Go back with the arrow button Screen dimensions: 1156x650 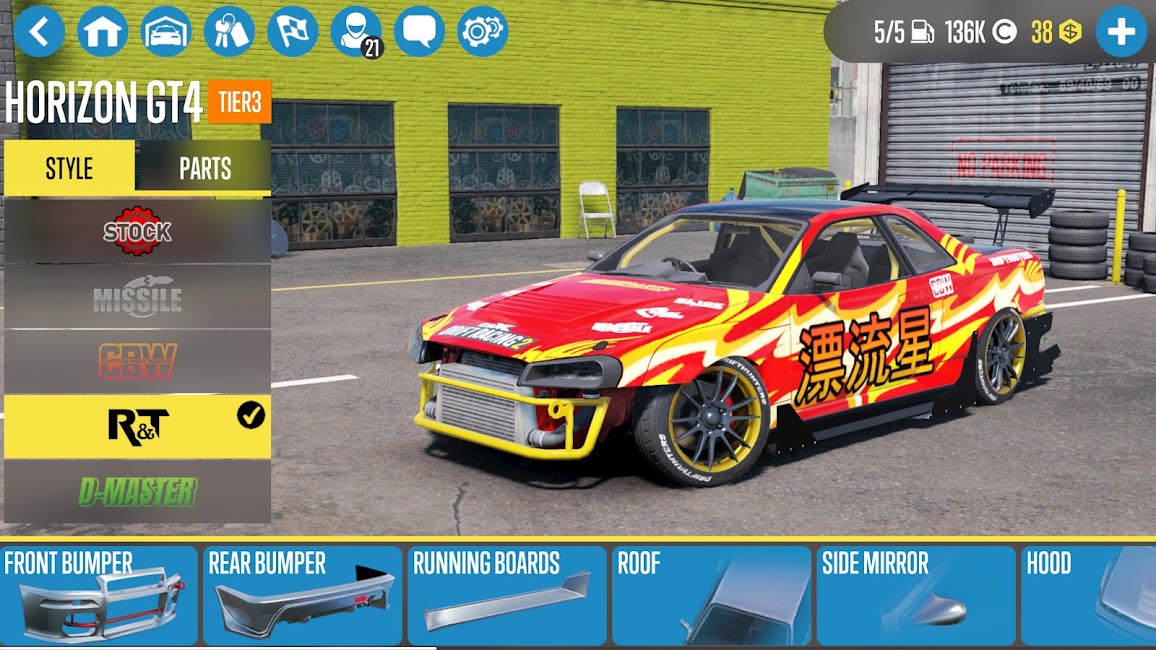point(39,31)
